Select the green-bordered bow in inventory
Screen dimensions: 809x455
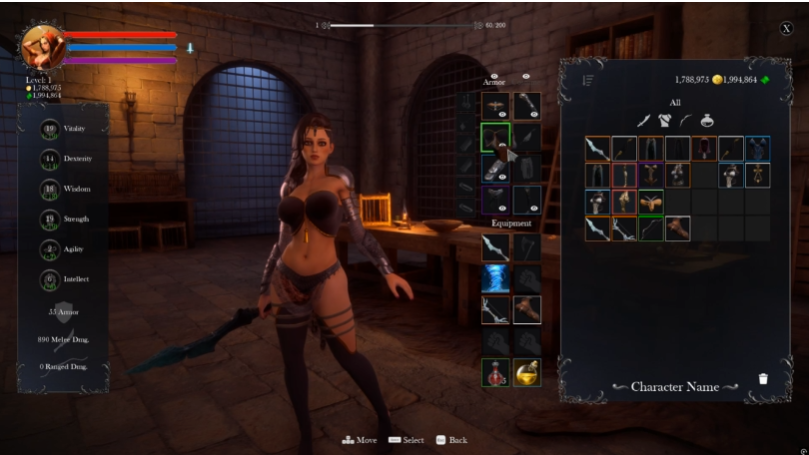651,228
